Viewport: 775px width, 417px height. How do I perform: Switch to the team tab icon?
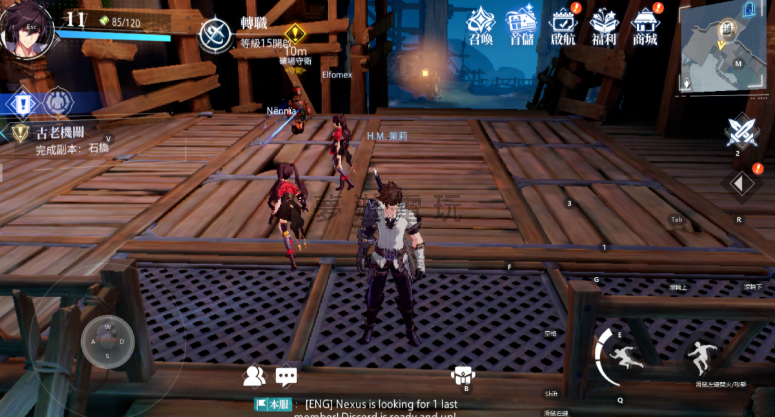58,103
